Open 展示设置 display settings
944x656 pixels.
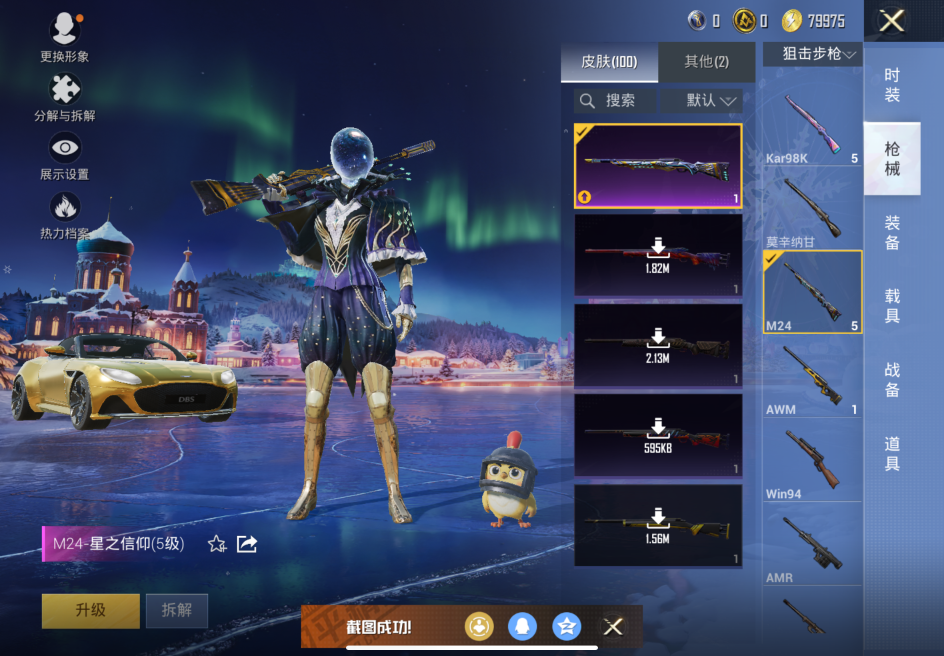coord(65,155)
